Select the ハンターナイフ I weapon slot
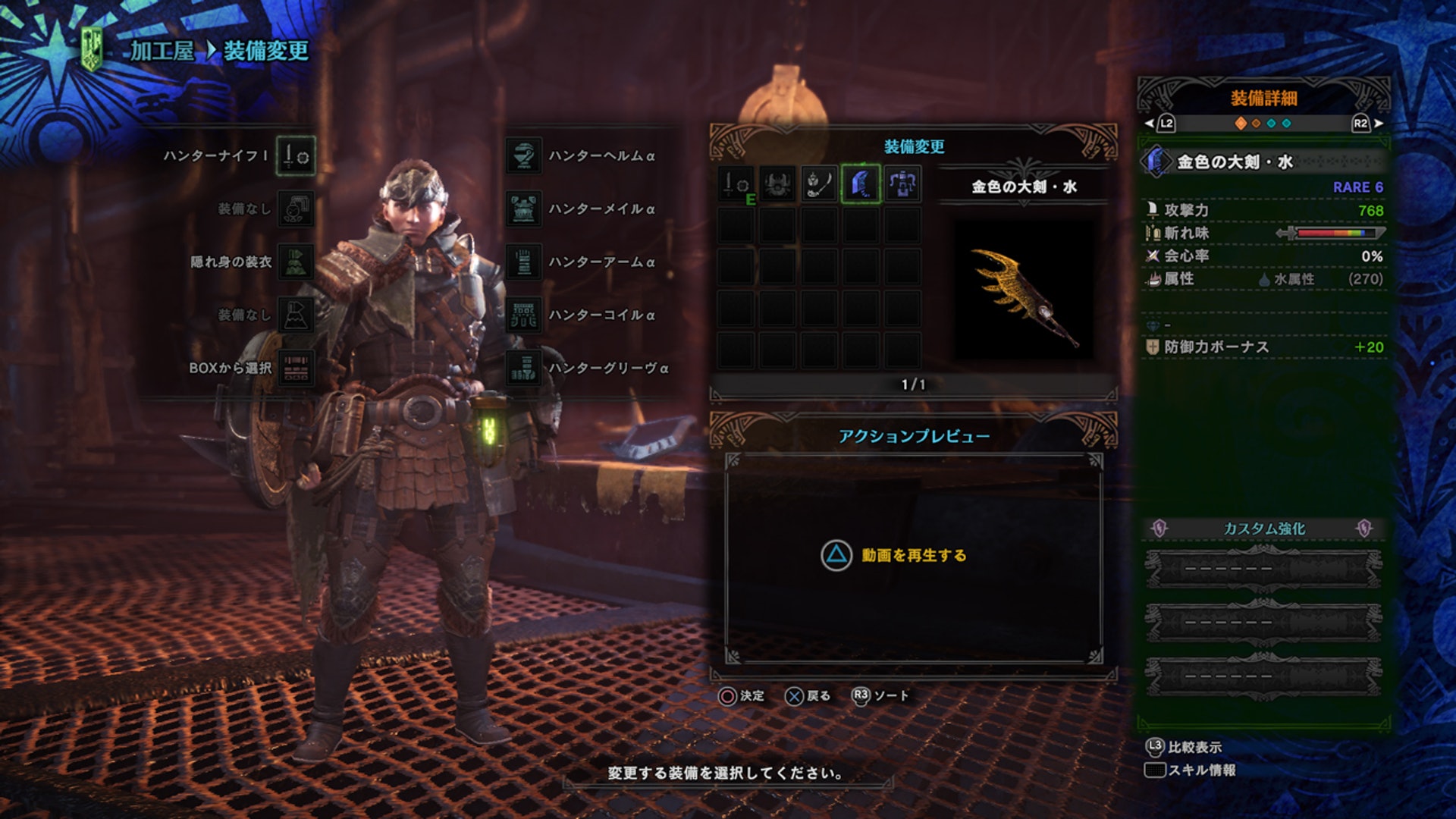The width and height of the screenshot is (1456, 819). [295, 156]
